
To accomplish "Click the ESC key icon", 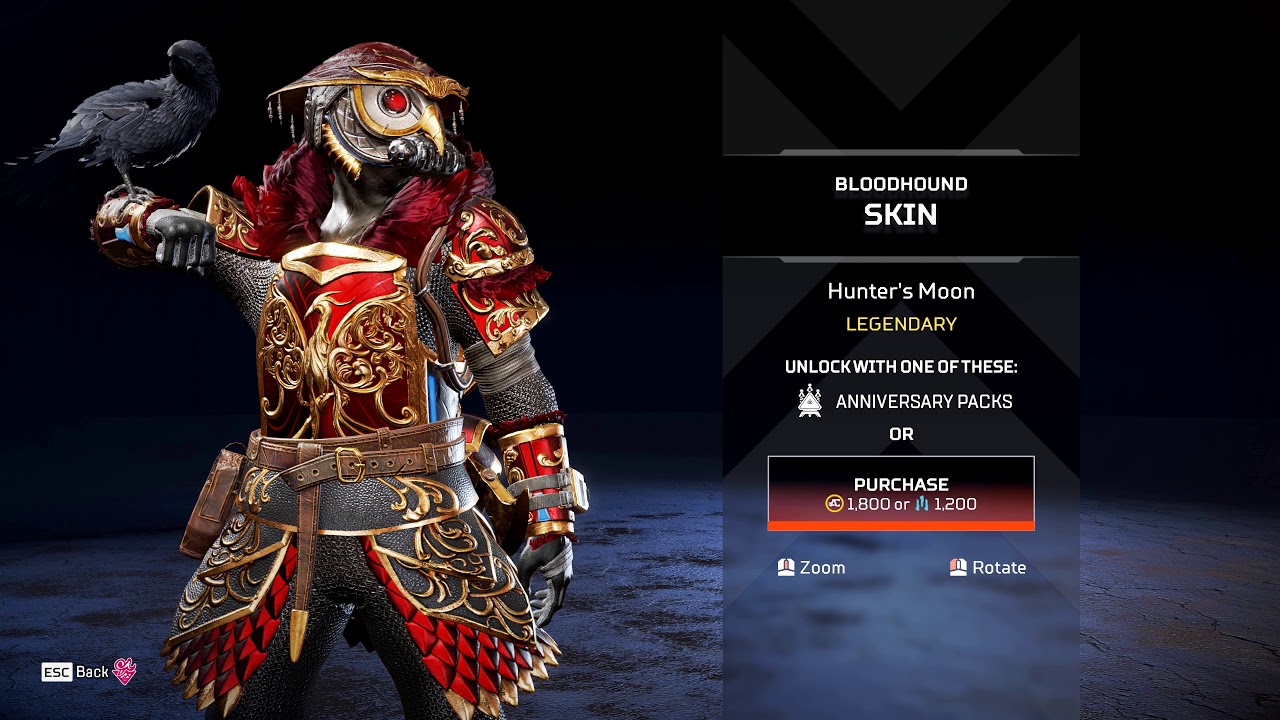I will [x=58, y=671].
